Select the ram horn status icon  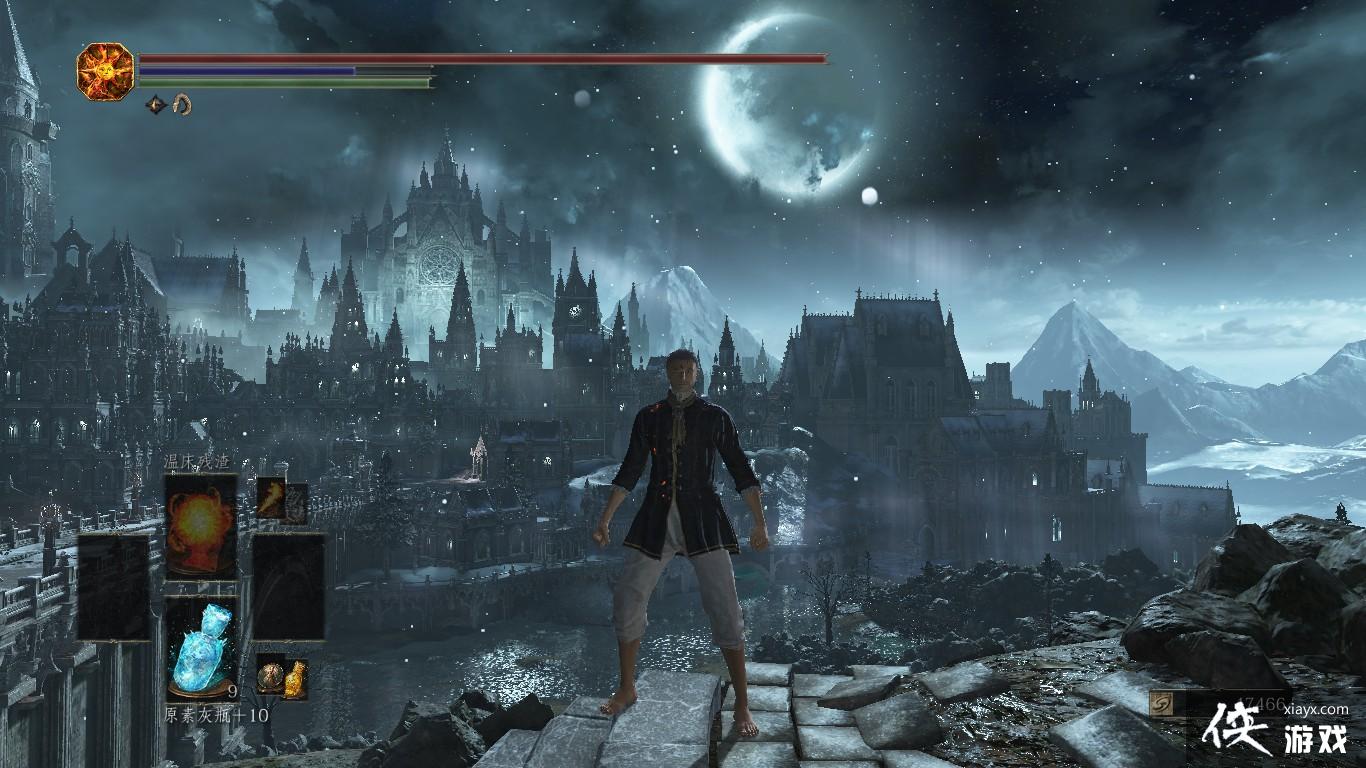[x=182, y=103]
